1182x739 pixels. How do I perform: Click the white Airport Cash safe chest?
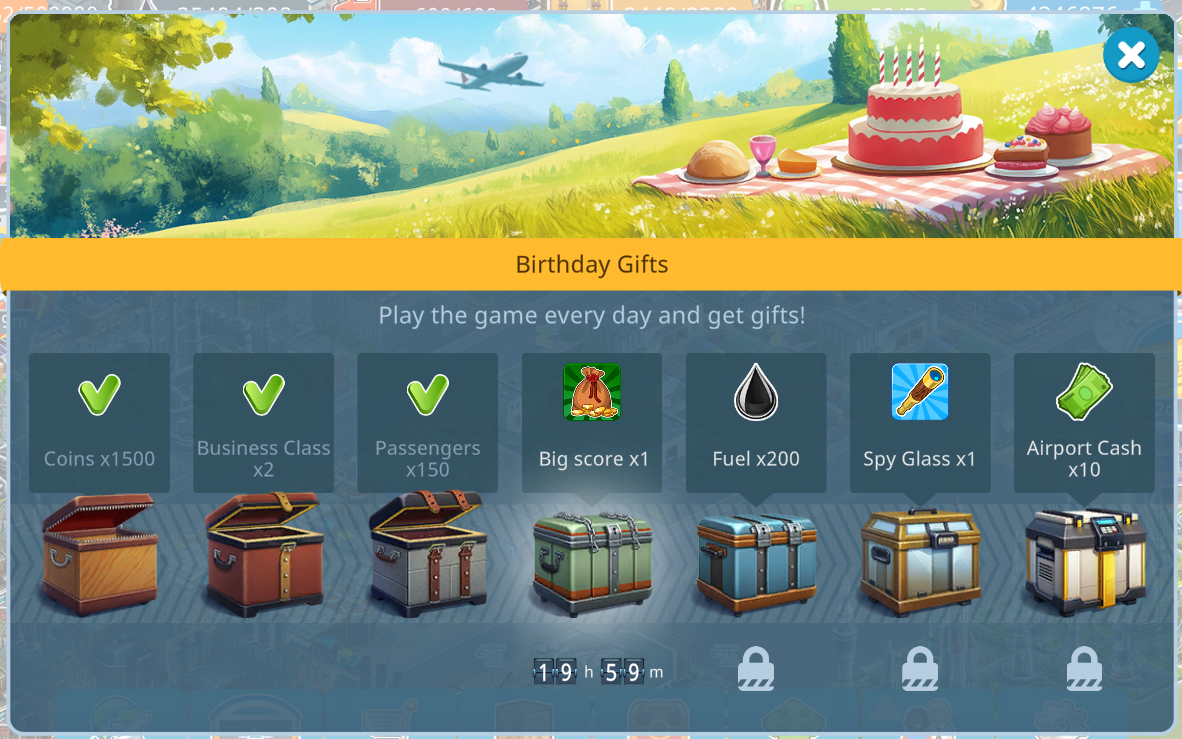pyautogui.click(x=1084, y=561)
